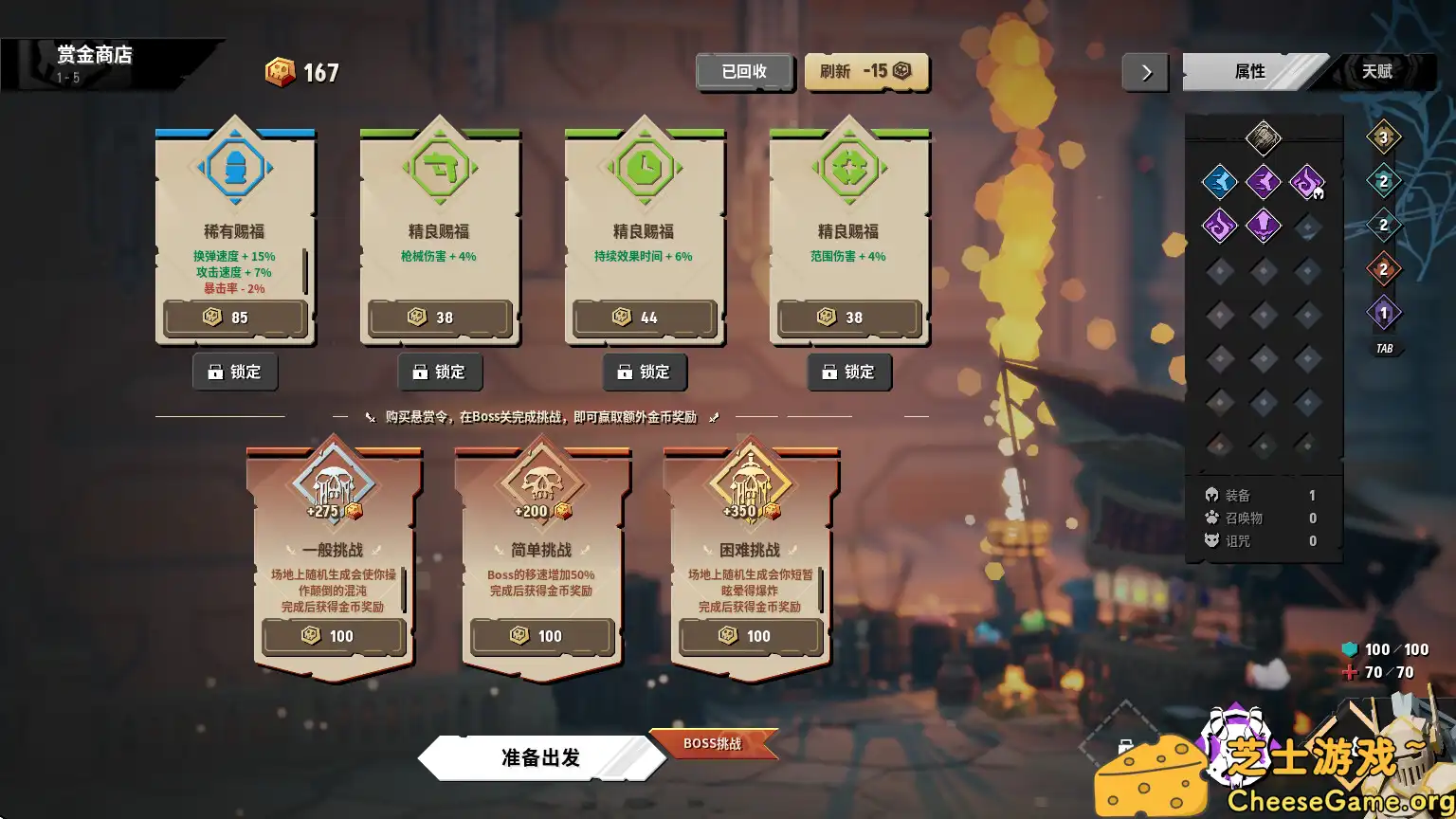1456x819 pixels.
Task: Select the blue blessing diamond icon
Action: tap(1219, 182)
